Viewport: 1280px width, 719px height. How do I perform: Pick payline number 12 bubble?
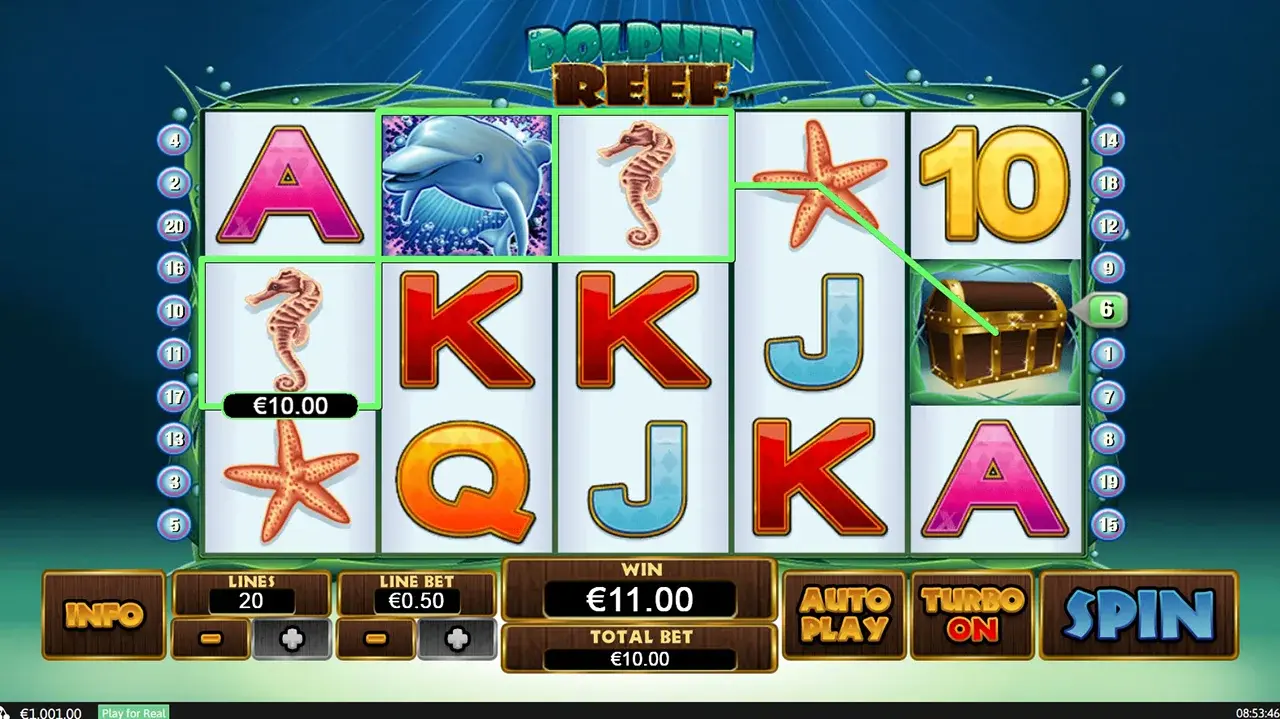[x=1107, y=226]
